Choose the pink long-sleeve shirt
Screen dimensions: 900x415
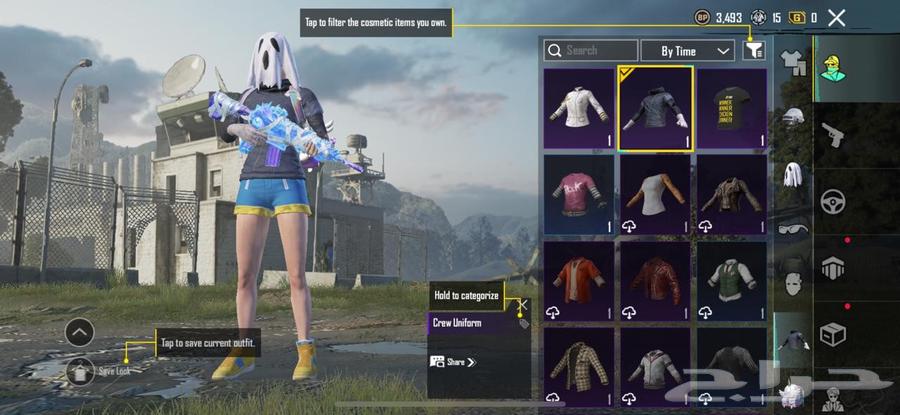(x=579, y=194)
